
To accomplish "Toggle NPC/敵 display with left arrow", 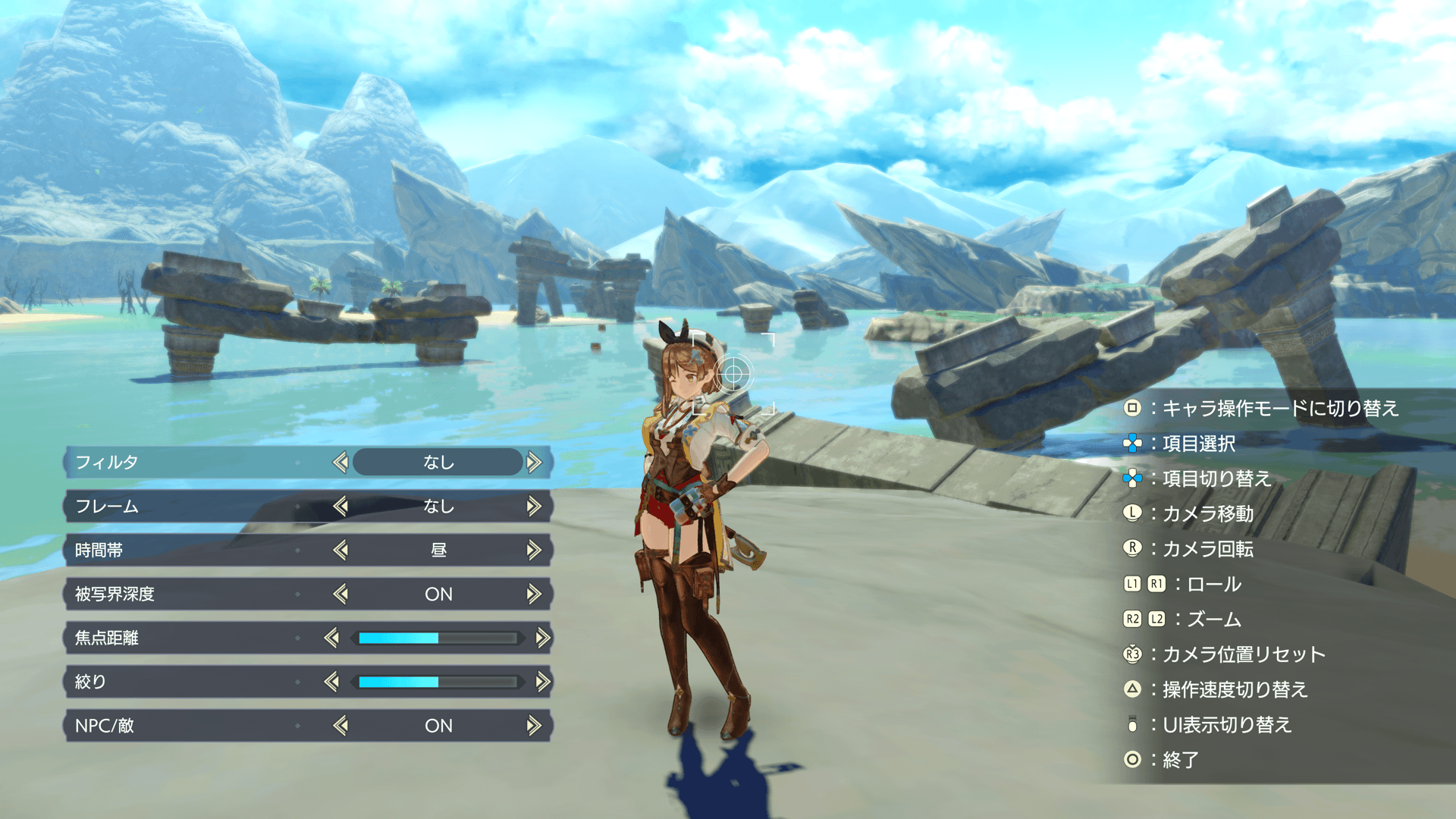I will [x=340, y=726].
